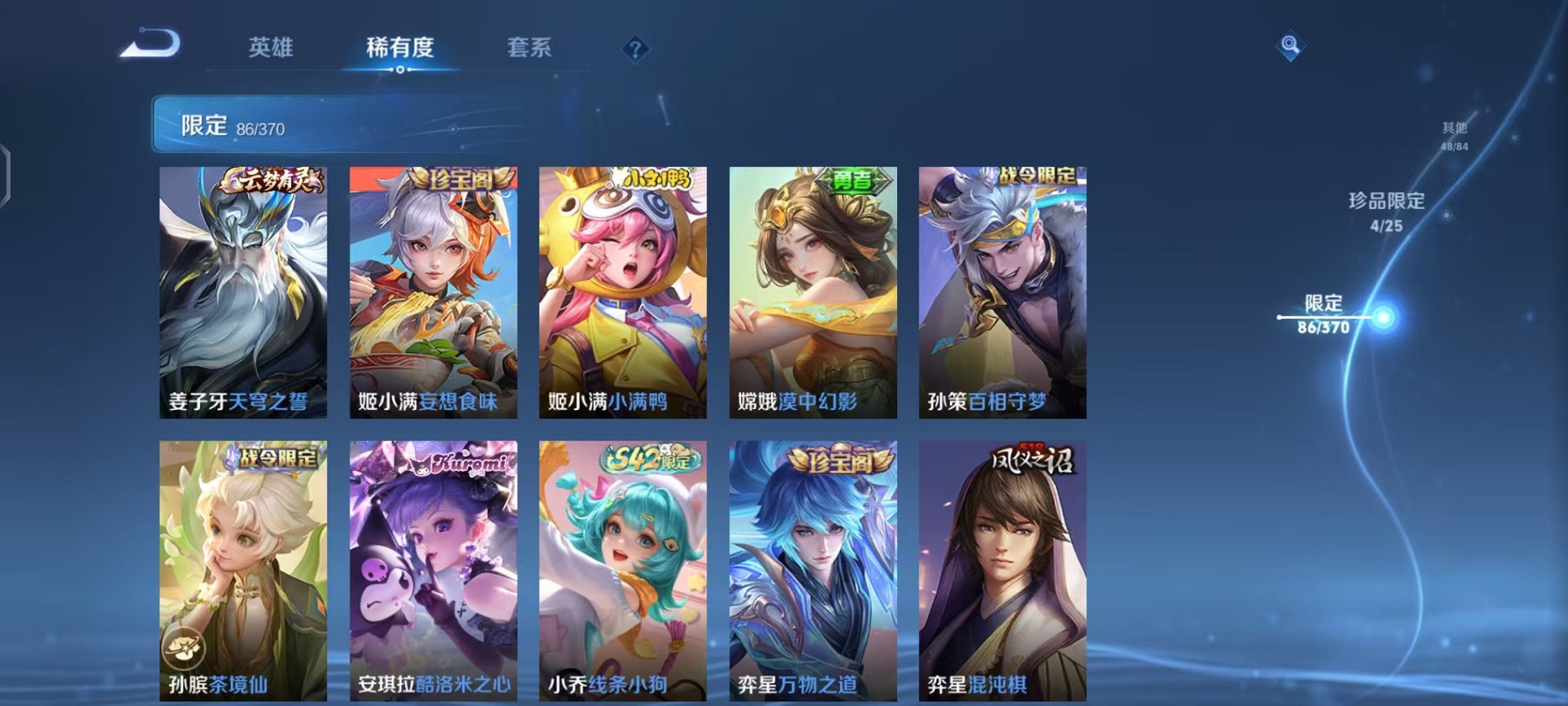
Task: Open the search magnifier icon
Action: (x=1291, y=44)
